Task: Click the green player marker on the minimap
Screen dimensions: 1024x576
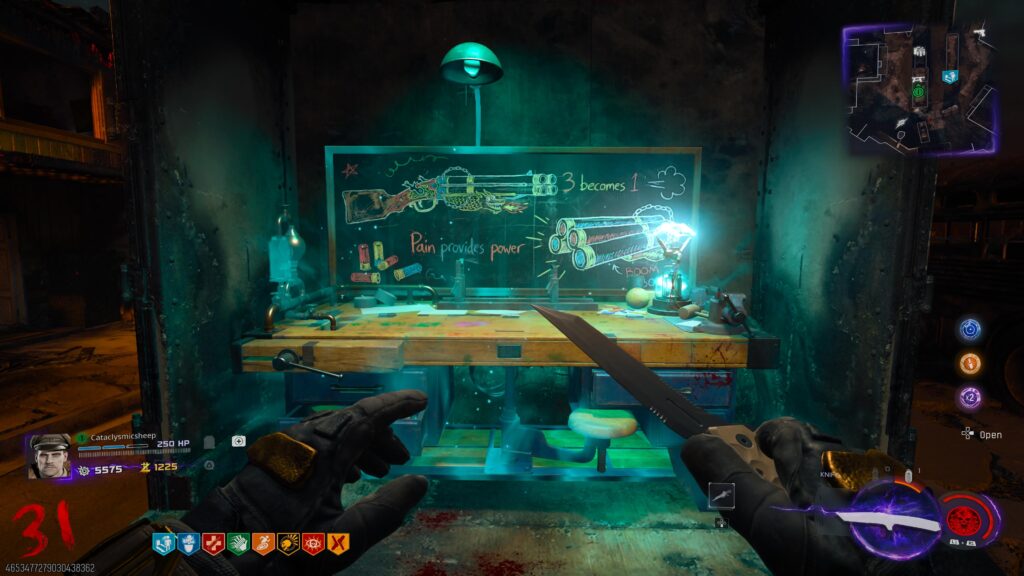Action: tap(917, 91)
